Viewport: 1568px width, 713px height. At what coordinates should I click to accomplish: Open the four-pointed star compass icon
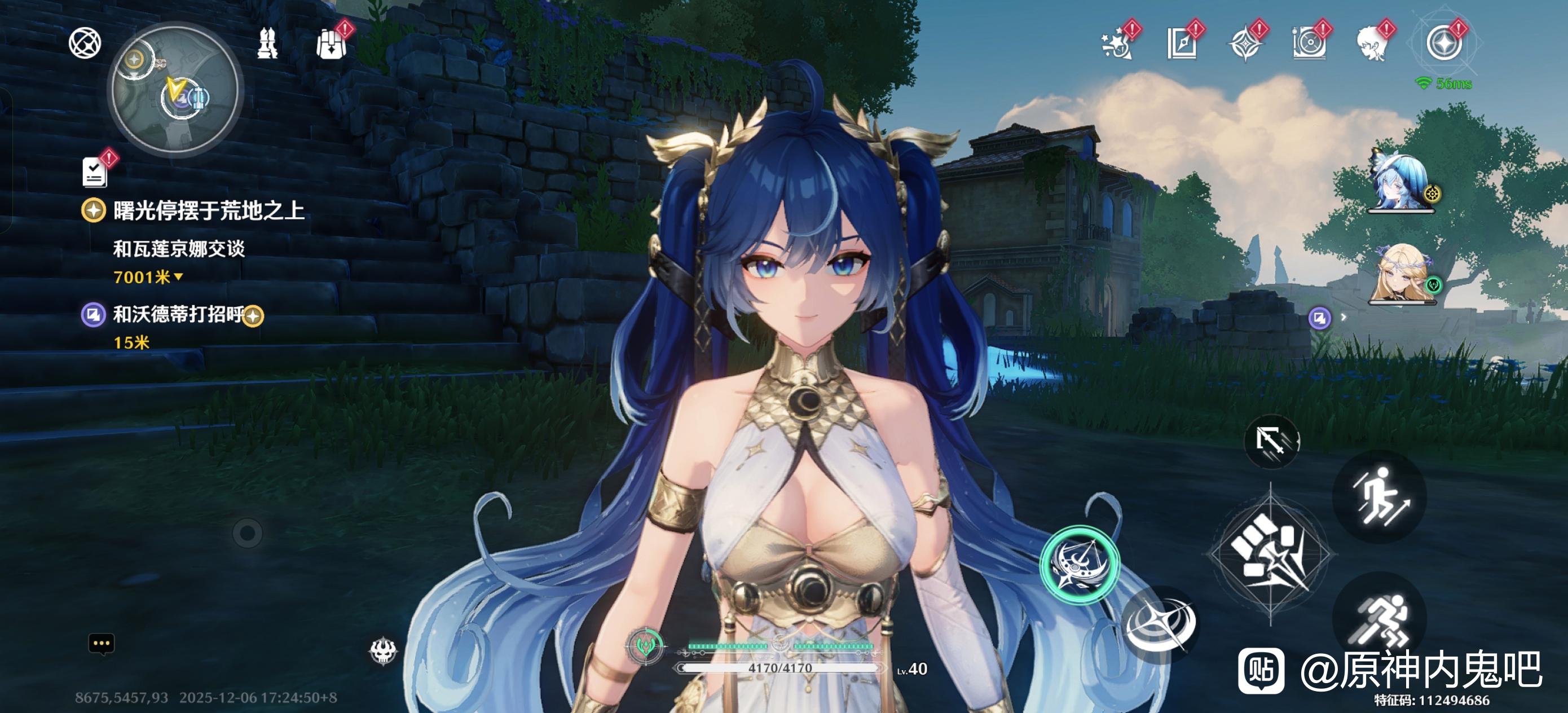click(1245, 44)
